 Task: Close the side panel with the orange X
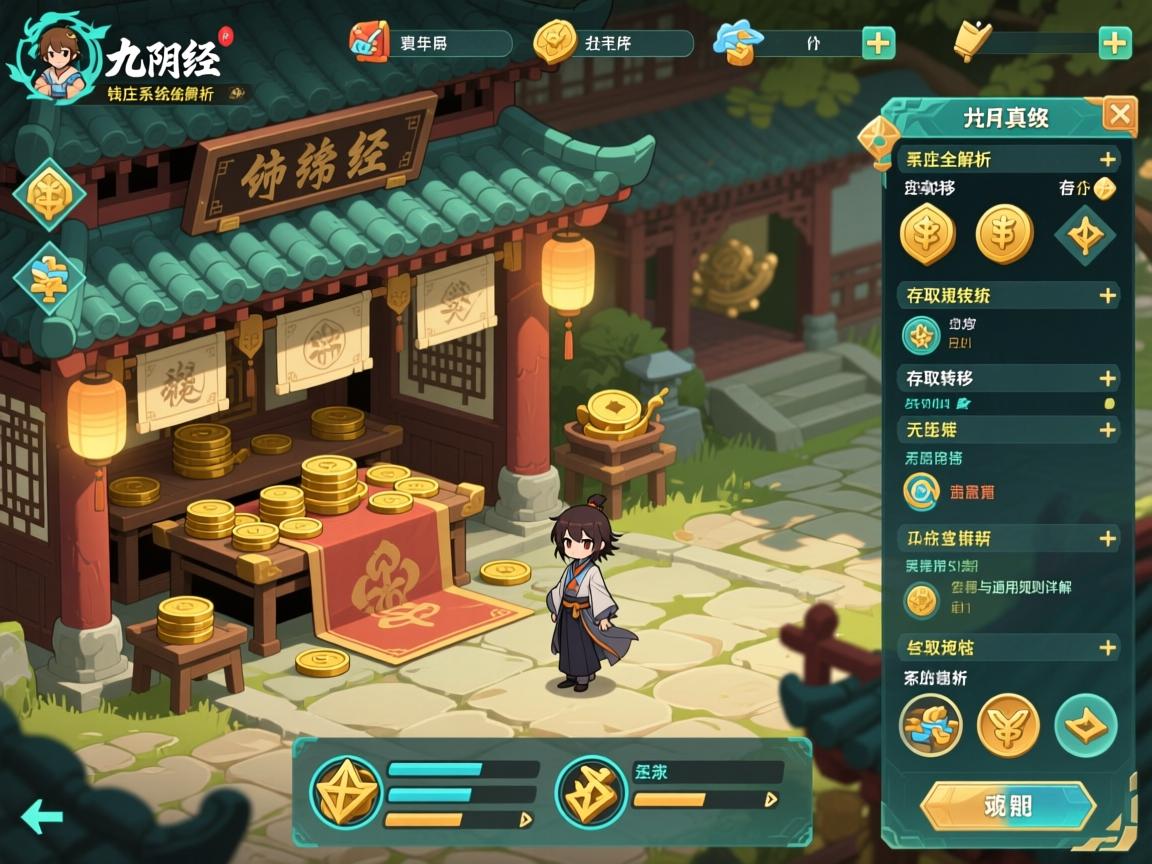1119,116
